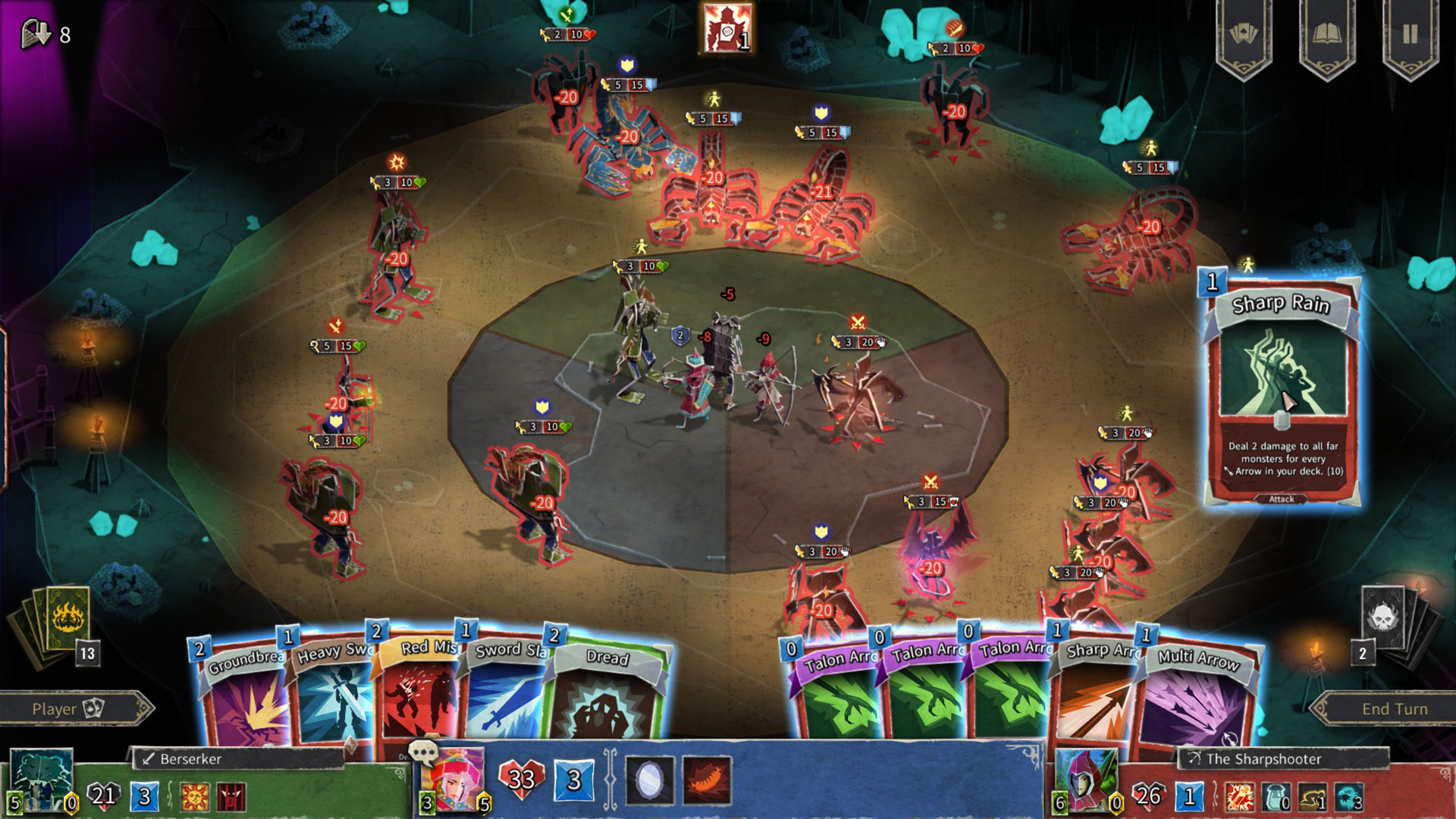Open the book banner button

[x=1326, y=35]
